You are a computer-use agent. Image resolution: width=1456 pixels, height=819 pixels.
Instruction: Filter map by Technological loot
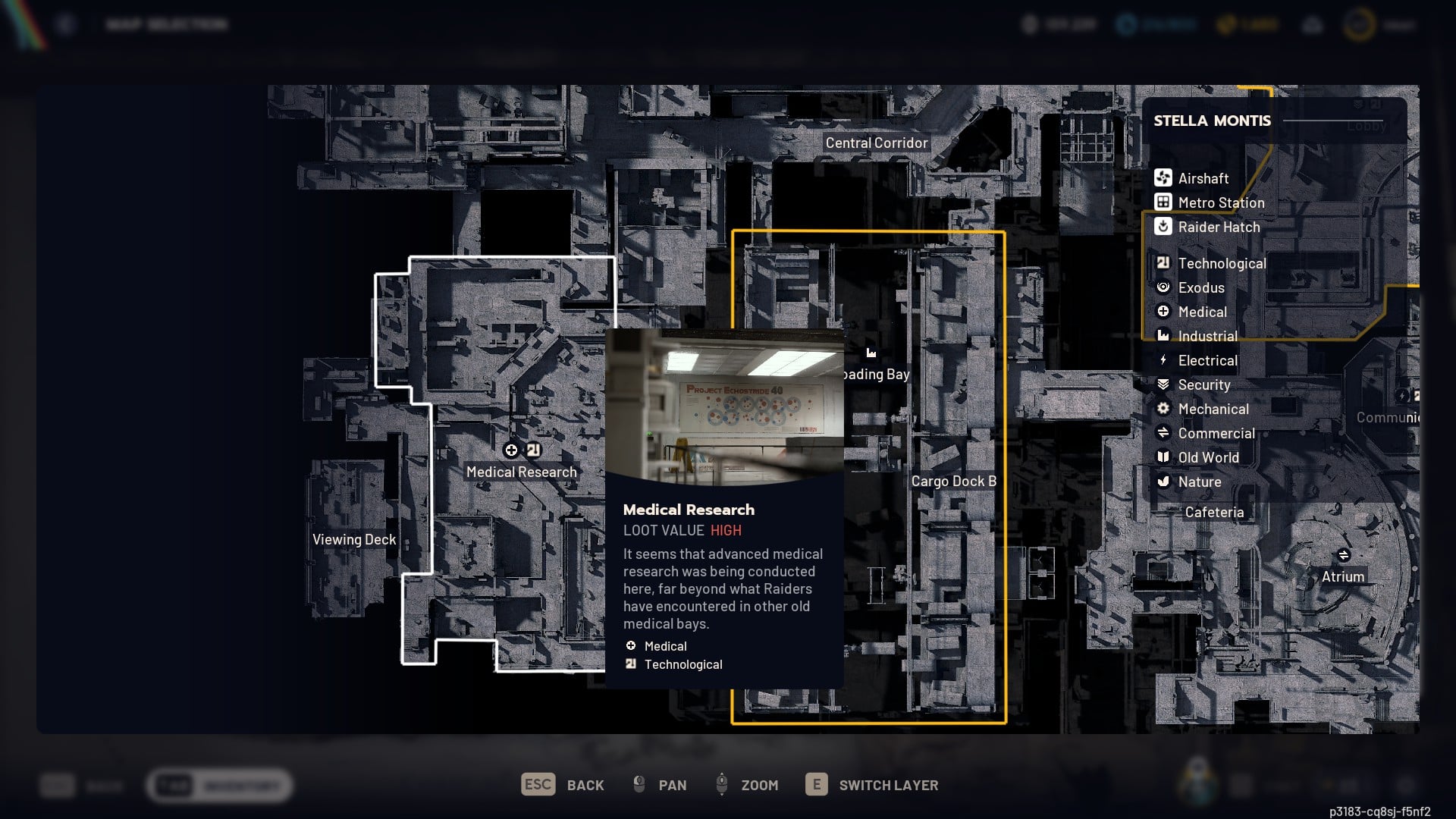click(x=1221, y=263)
